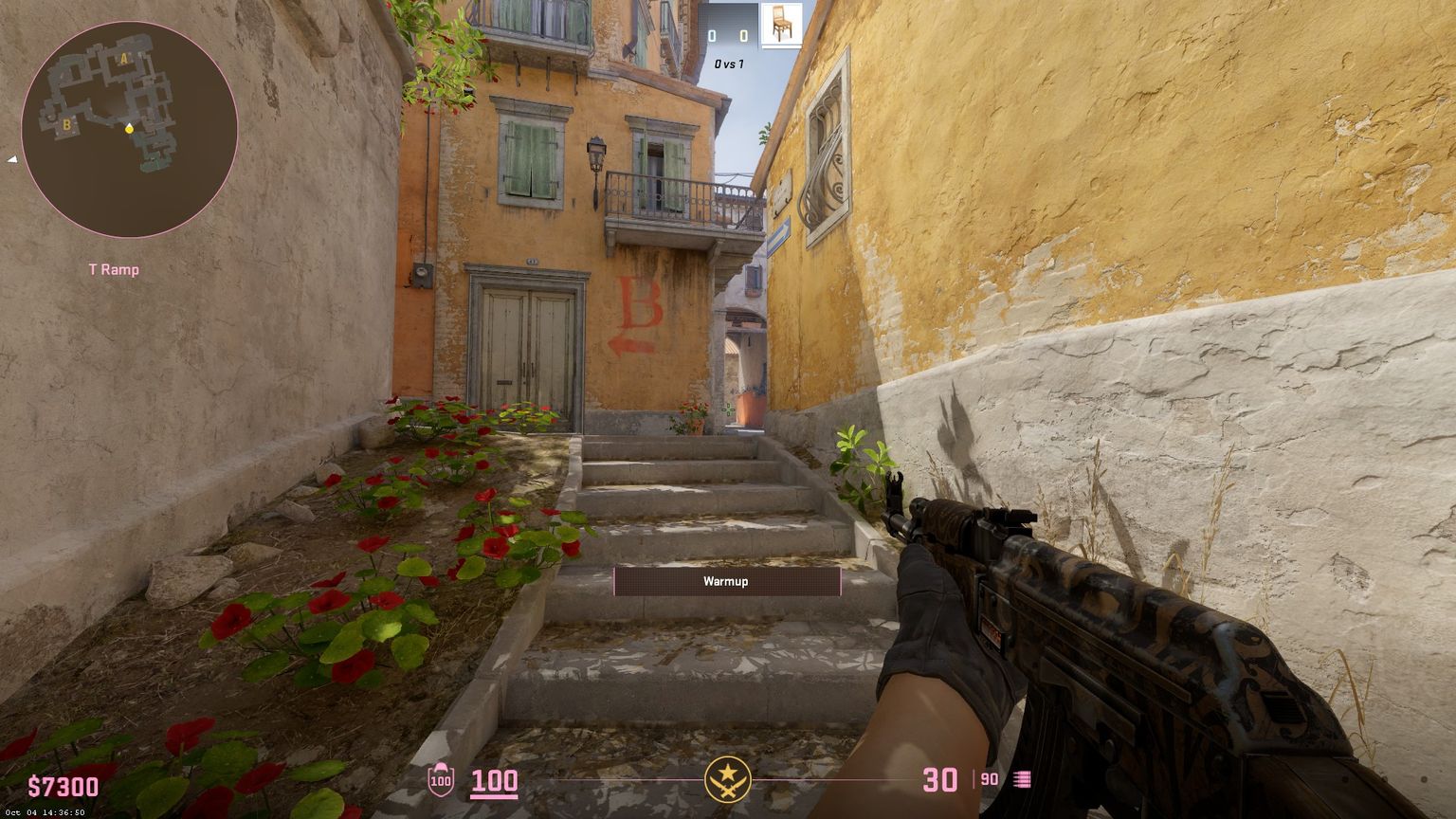Click the ammo count 30
Viewport: 1456px width, 819px height.
pos(941,777)
